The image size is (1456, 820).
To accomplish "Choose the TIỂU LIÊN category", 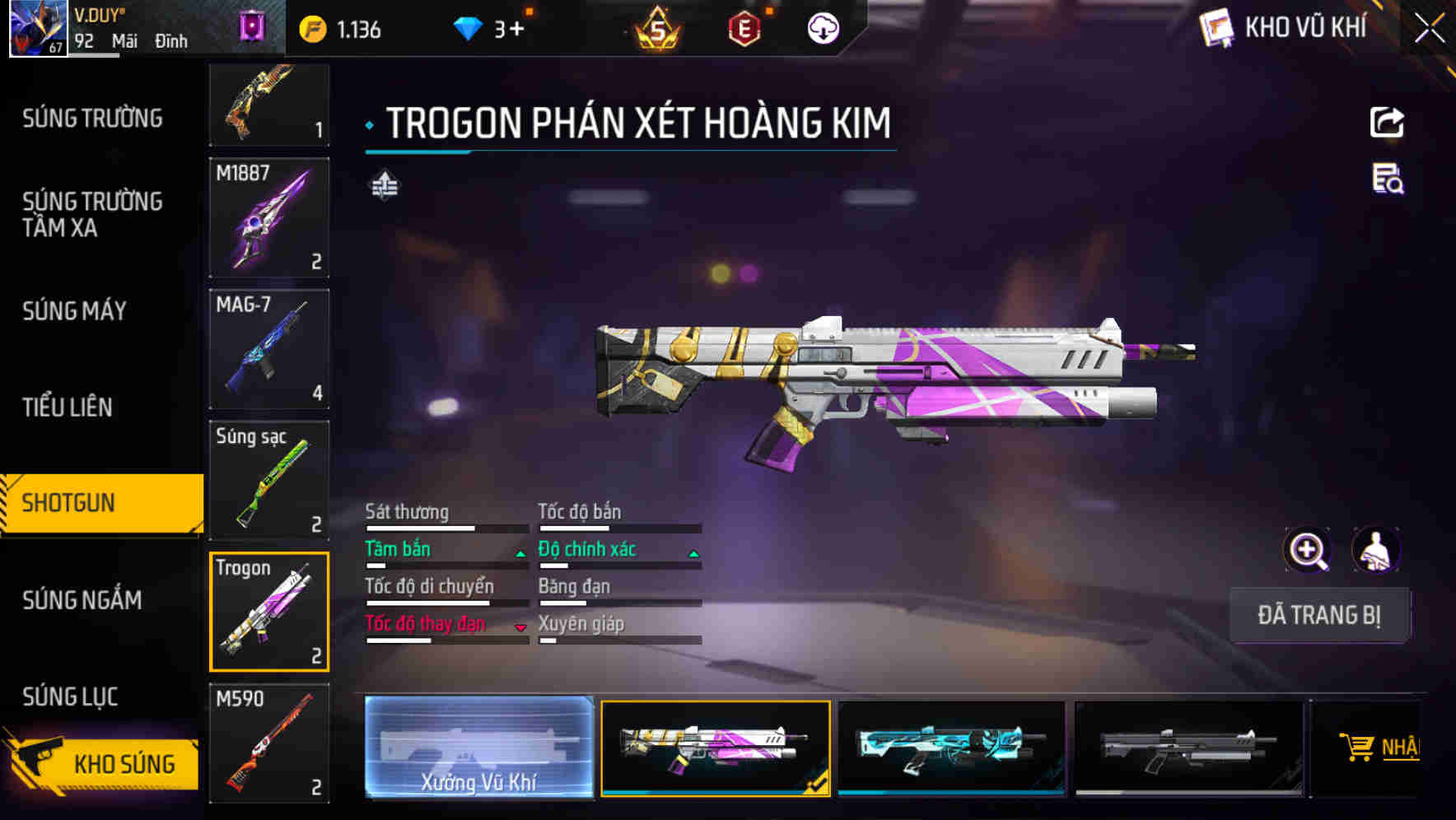I will [68, 407].
